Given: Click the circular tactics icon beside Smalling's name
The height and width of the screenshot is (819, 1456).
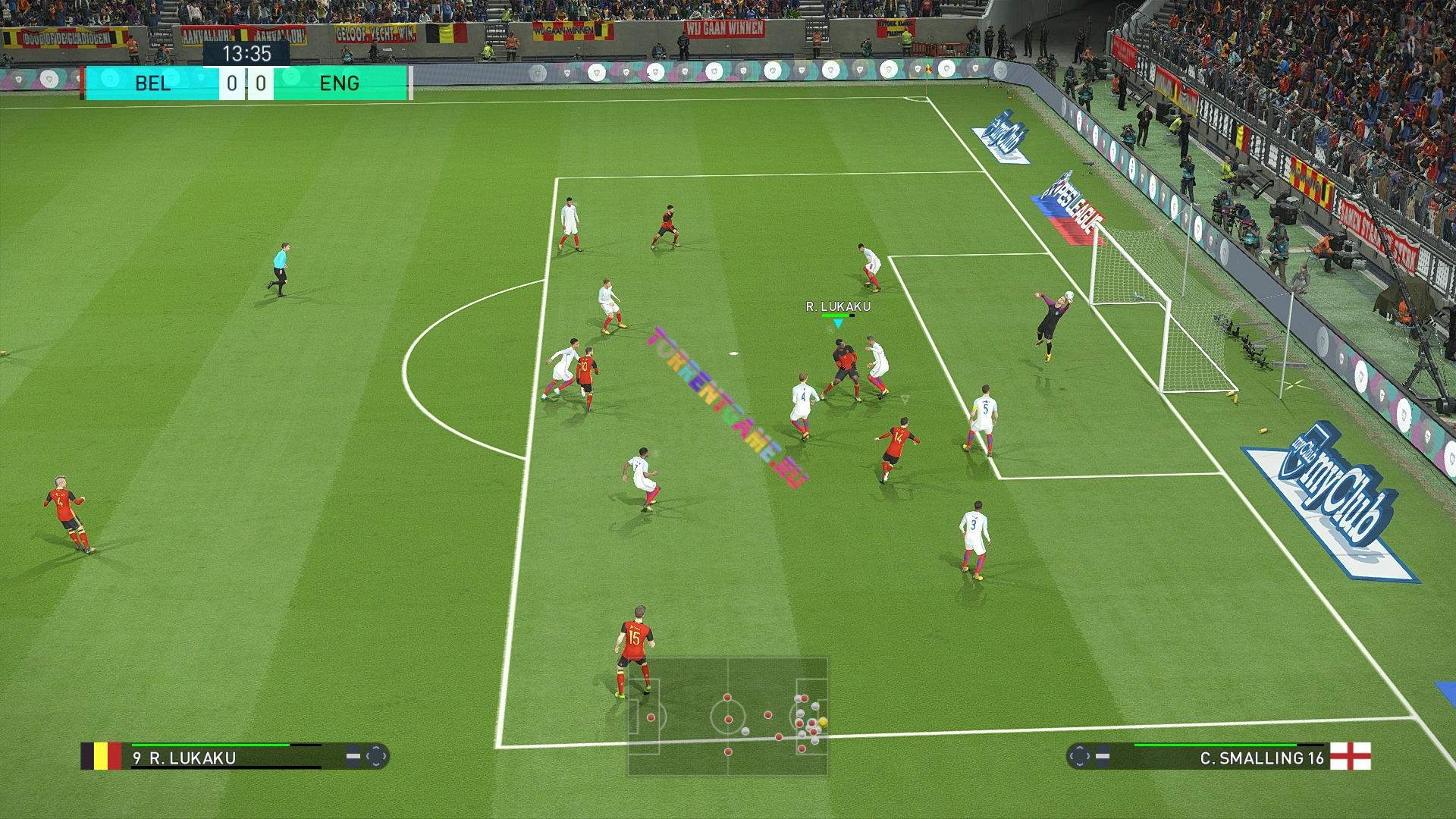Looking at the screenshot, I should tap(1078, 756).
